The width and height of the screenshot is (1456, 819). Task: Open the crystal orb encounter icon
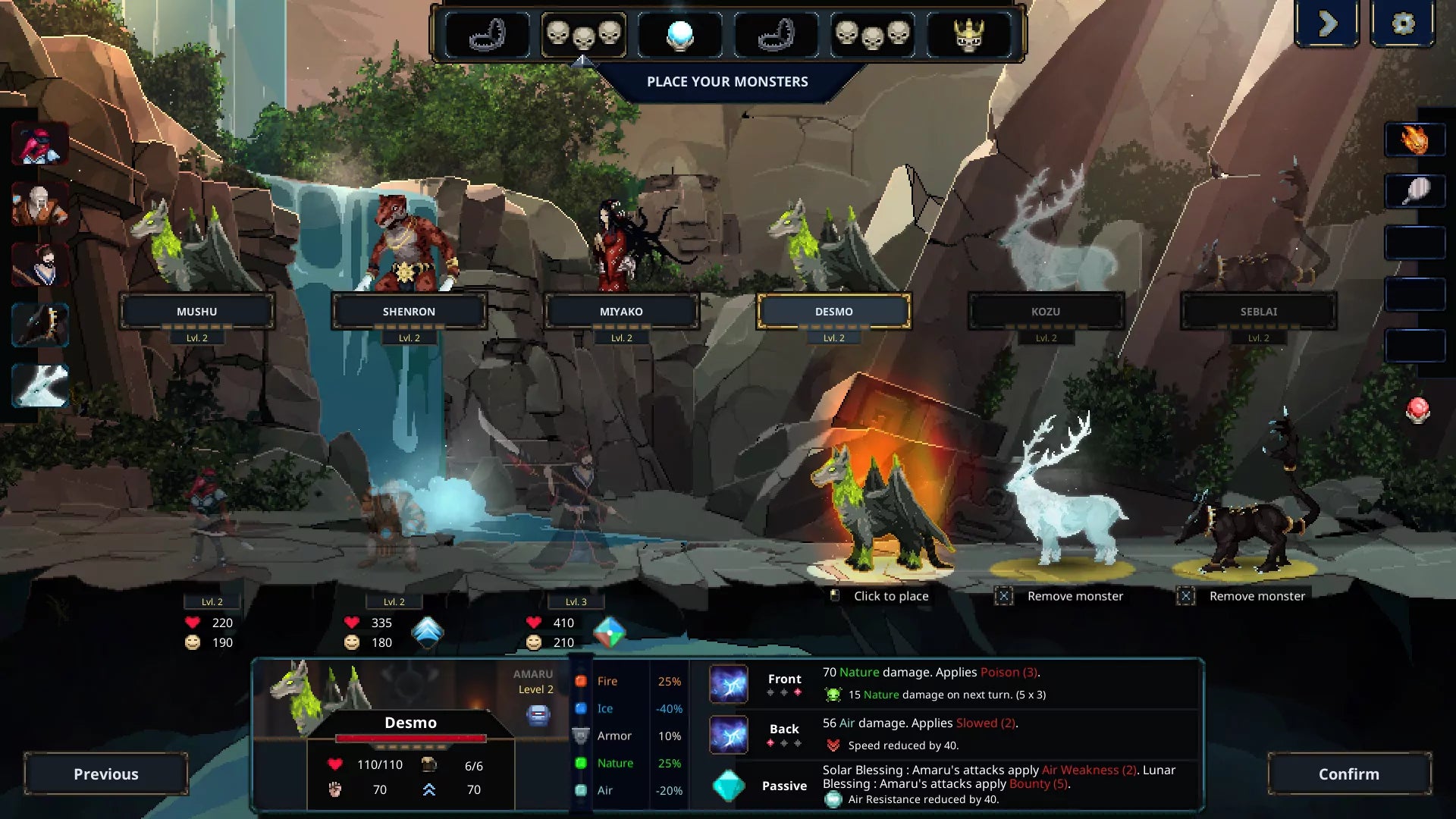680,33
